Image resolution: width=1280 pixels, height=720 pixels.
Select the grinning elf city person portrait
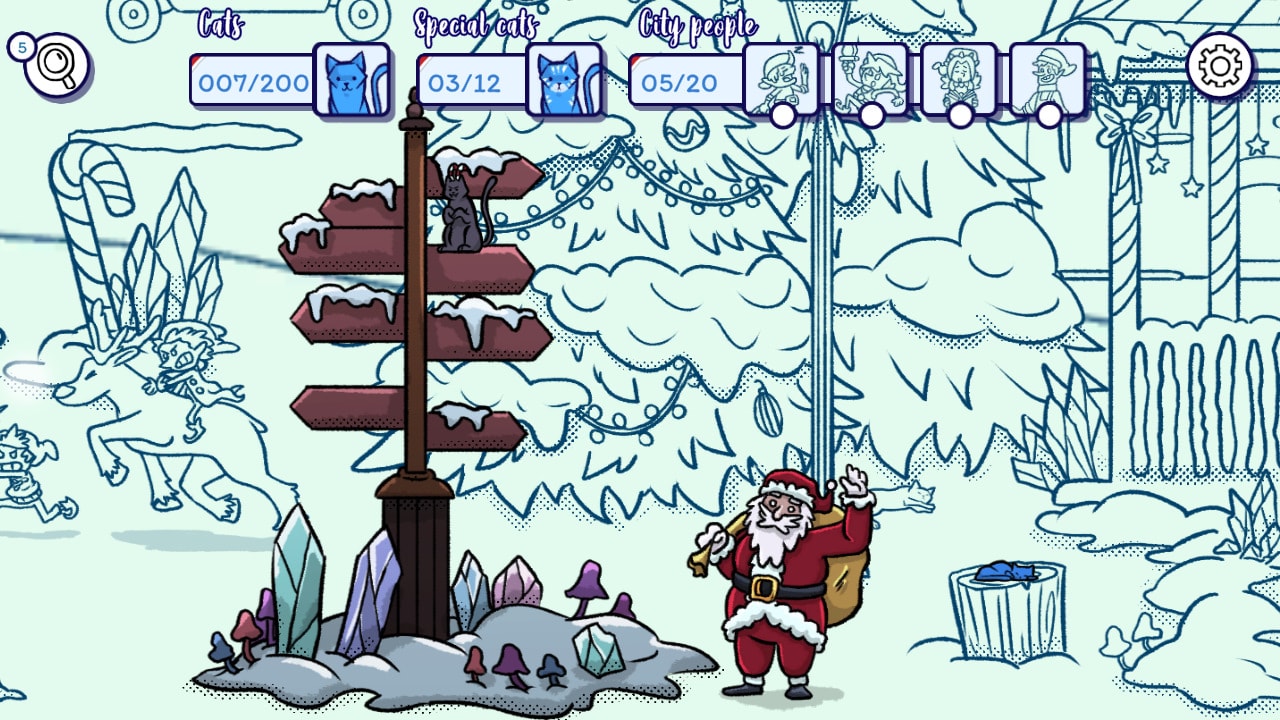1046,72
